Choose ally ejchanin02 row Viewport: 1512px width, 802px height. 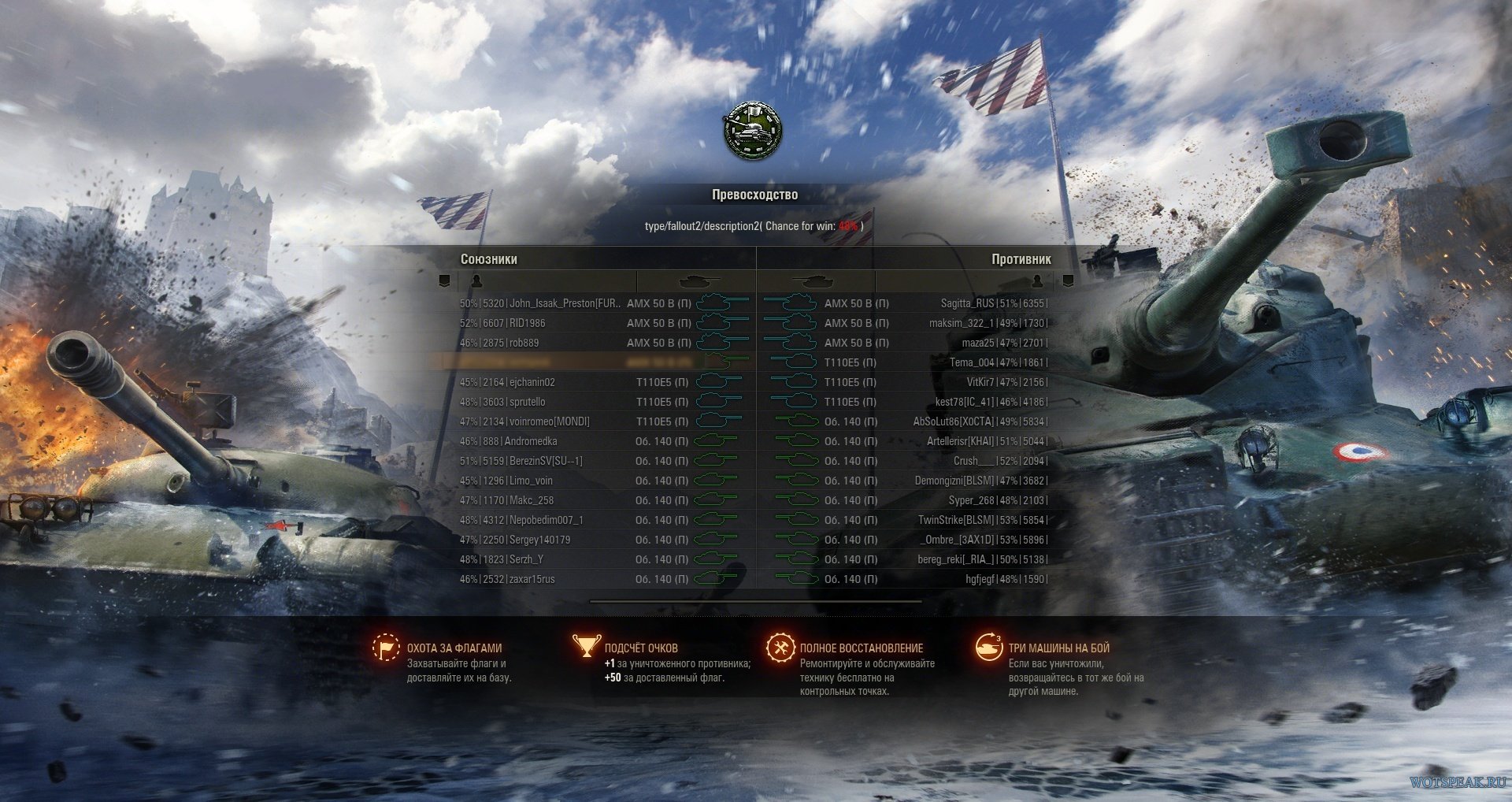pyautogui.click(x=532, y=382)
